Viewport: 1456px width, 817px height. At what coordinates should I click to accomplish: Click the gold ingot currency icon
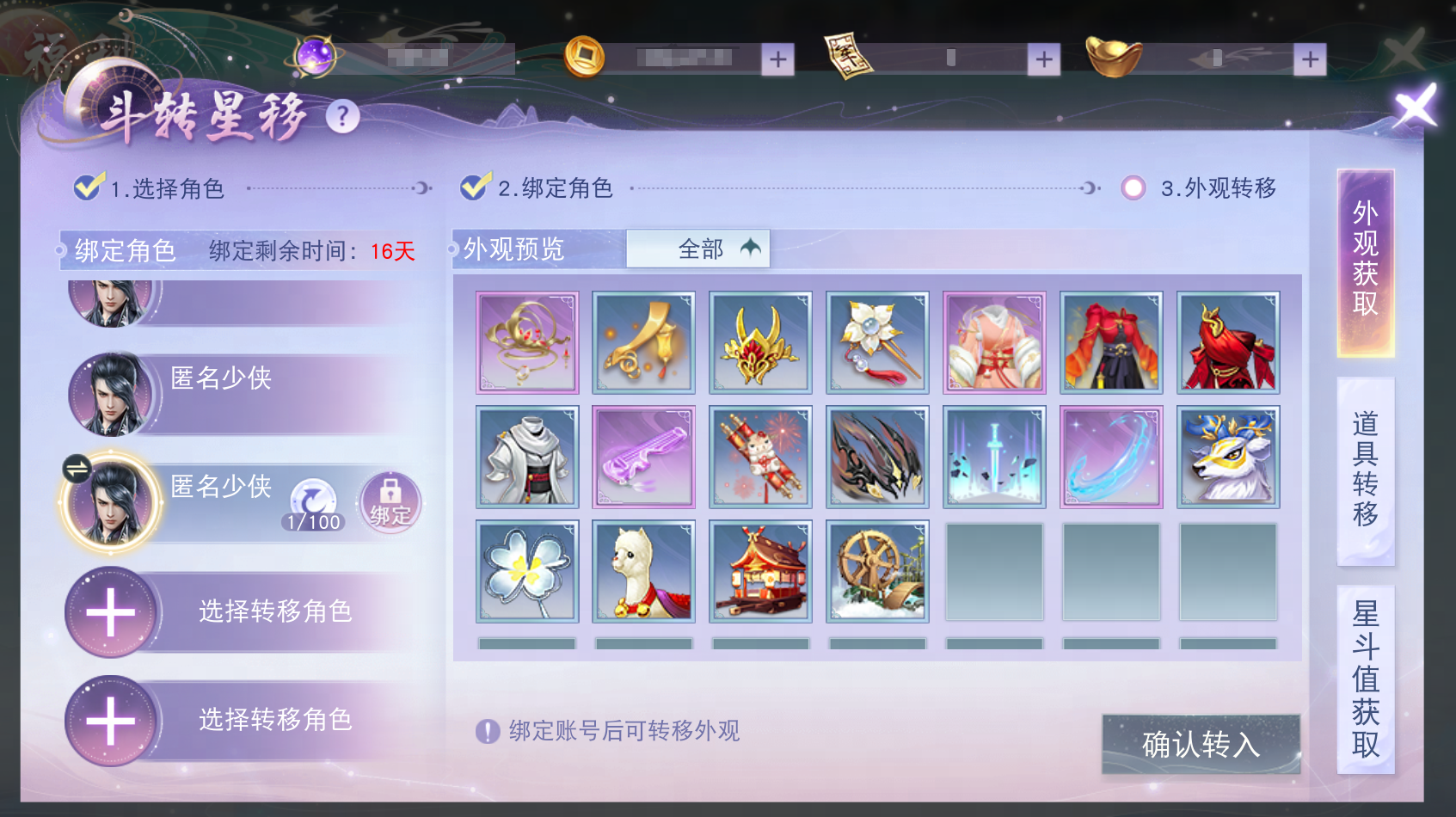pyautogui.click(x=1114, y=56)
